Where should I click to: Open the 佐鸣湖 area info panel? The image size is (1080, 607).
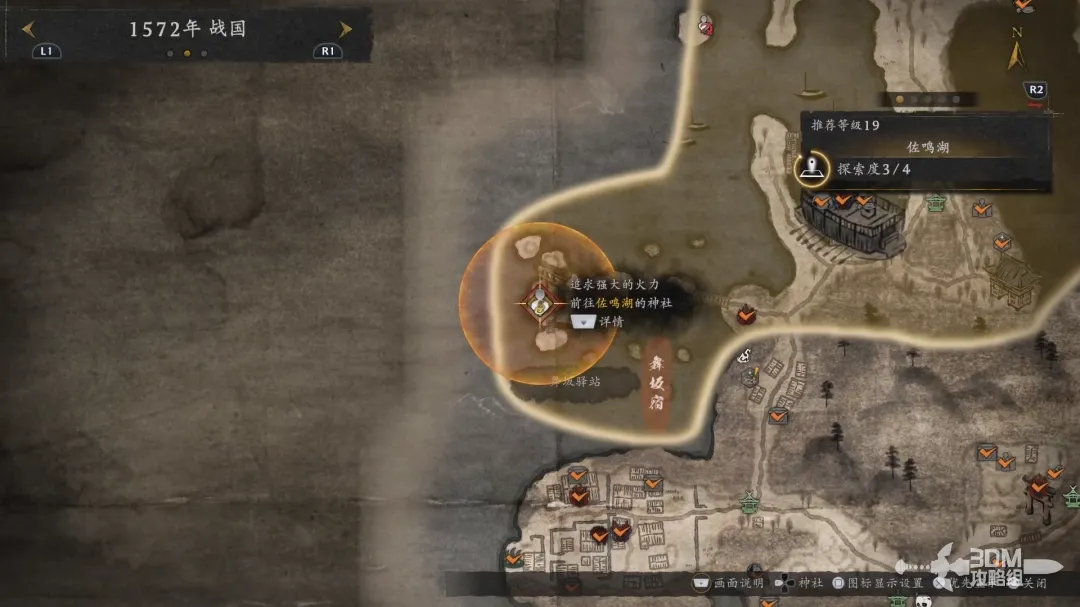[x=926, y=147]
